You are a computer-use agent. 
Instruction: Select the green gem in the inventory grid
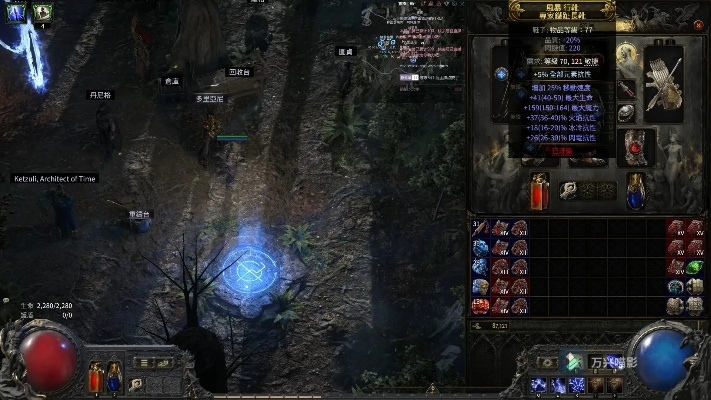pos(695,268)
